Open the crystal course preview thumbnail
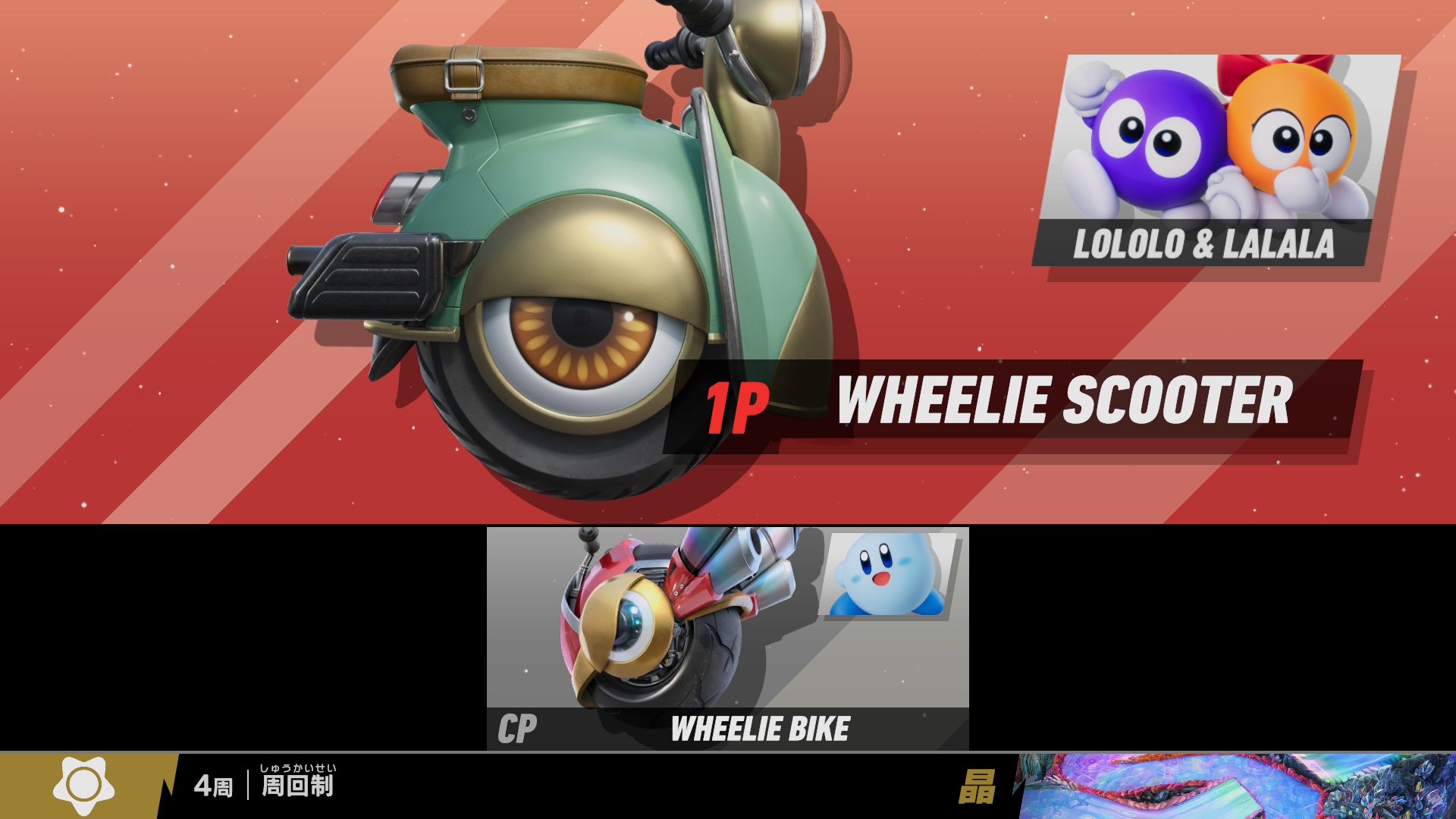 (1236, 786)
